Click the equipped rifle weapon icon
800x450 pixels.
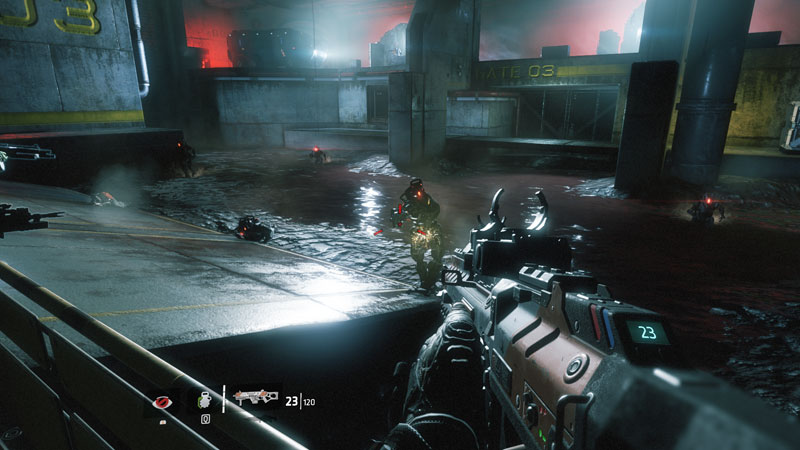pyautogui.click(x=255, y=398)
